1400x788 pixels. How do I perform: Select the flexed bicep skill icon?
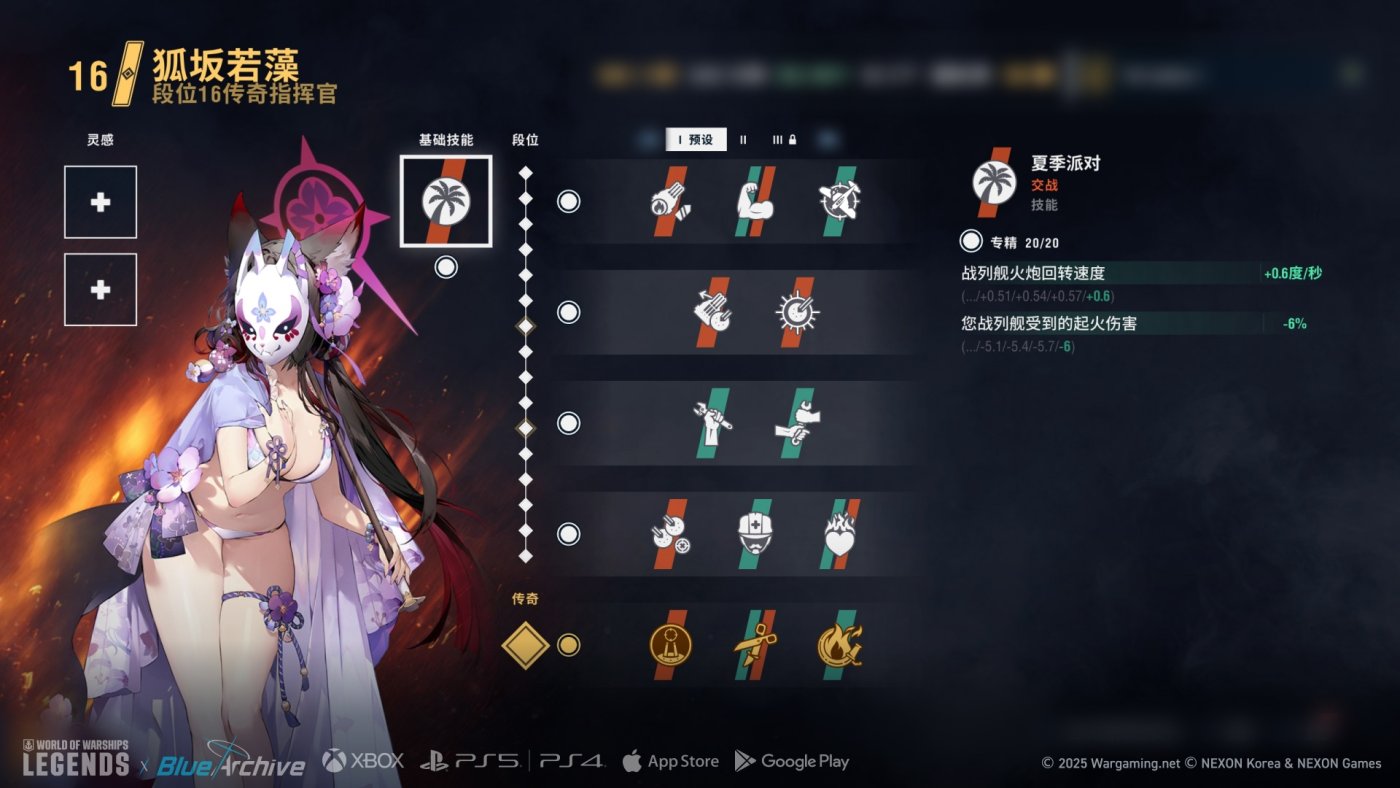[x=756, y=201]
